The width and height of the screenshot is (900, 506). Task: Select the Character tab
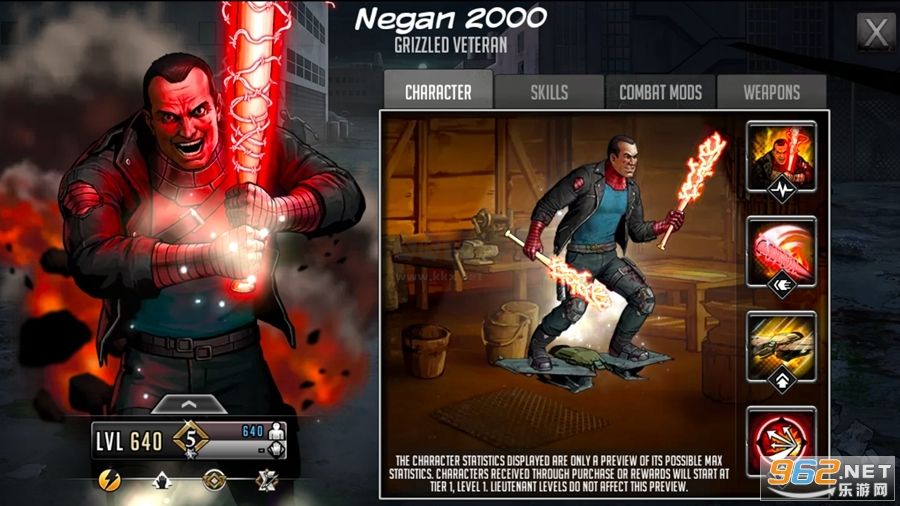point(437,92)
